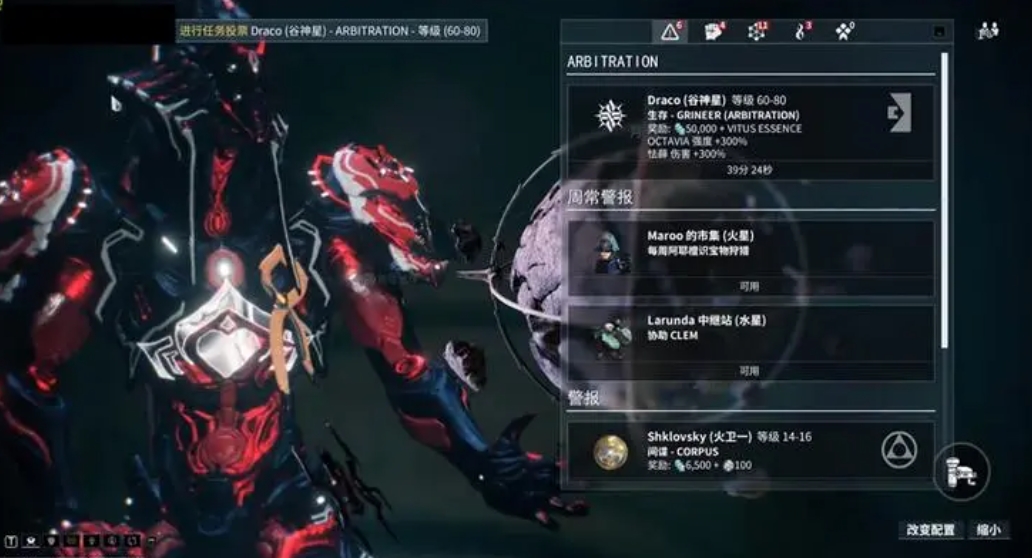Click the triangle-in-circle icon on Shklovsky alert
This screenshot has height=558, width=1032.
coord(899,450)
